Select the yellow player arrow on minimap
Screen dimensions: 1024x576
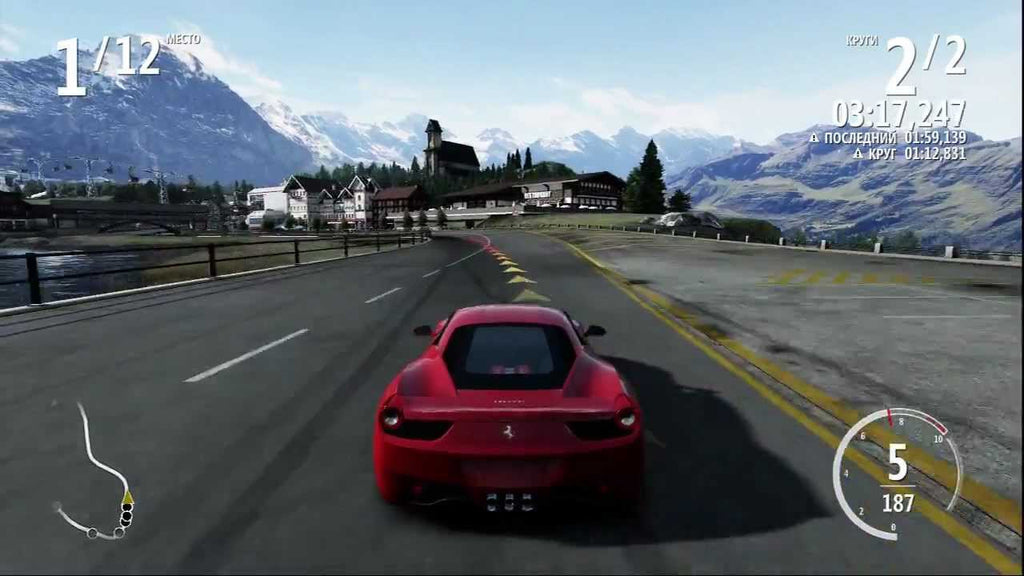(127, 496)
